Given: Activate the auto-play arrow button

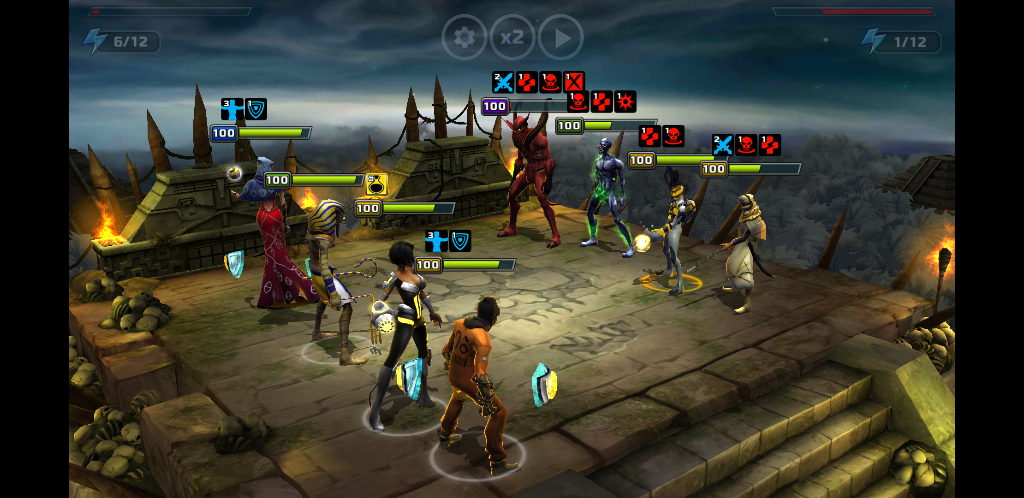Looking at the screenshot, I should pos(561,38).
